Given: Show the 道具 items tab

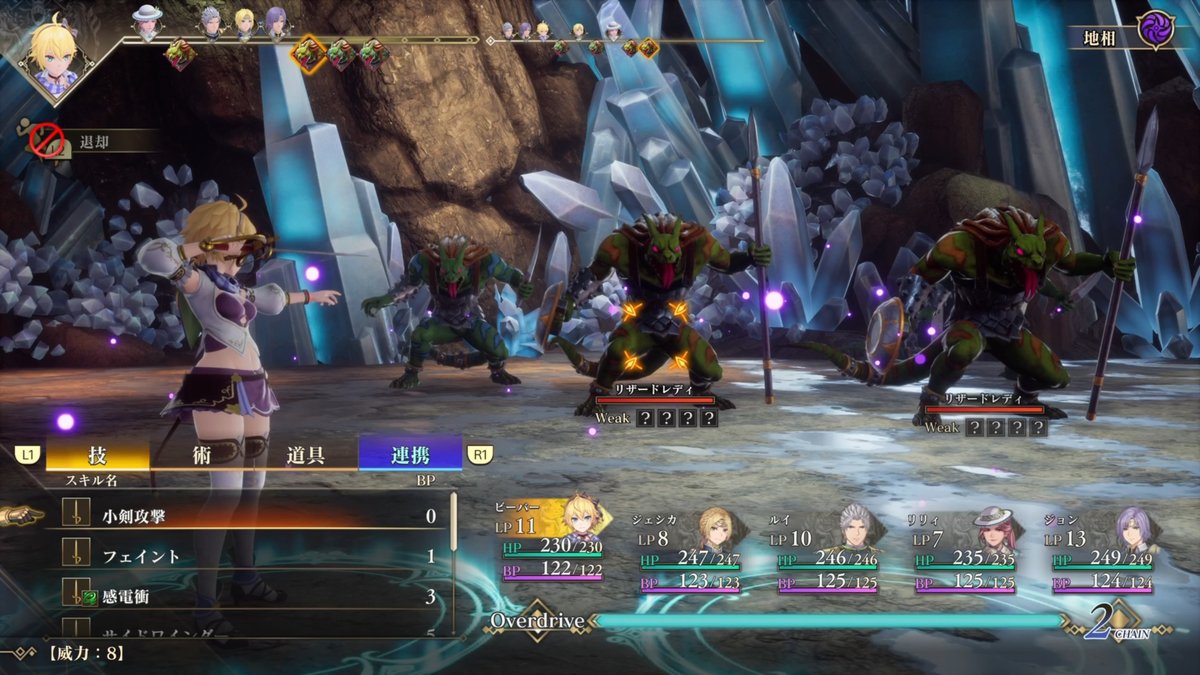Looking at the screenshot, I should pos(306,455).
